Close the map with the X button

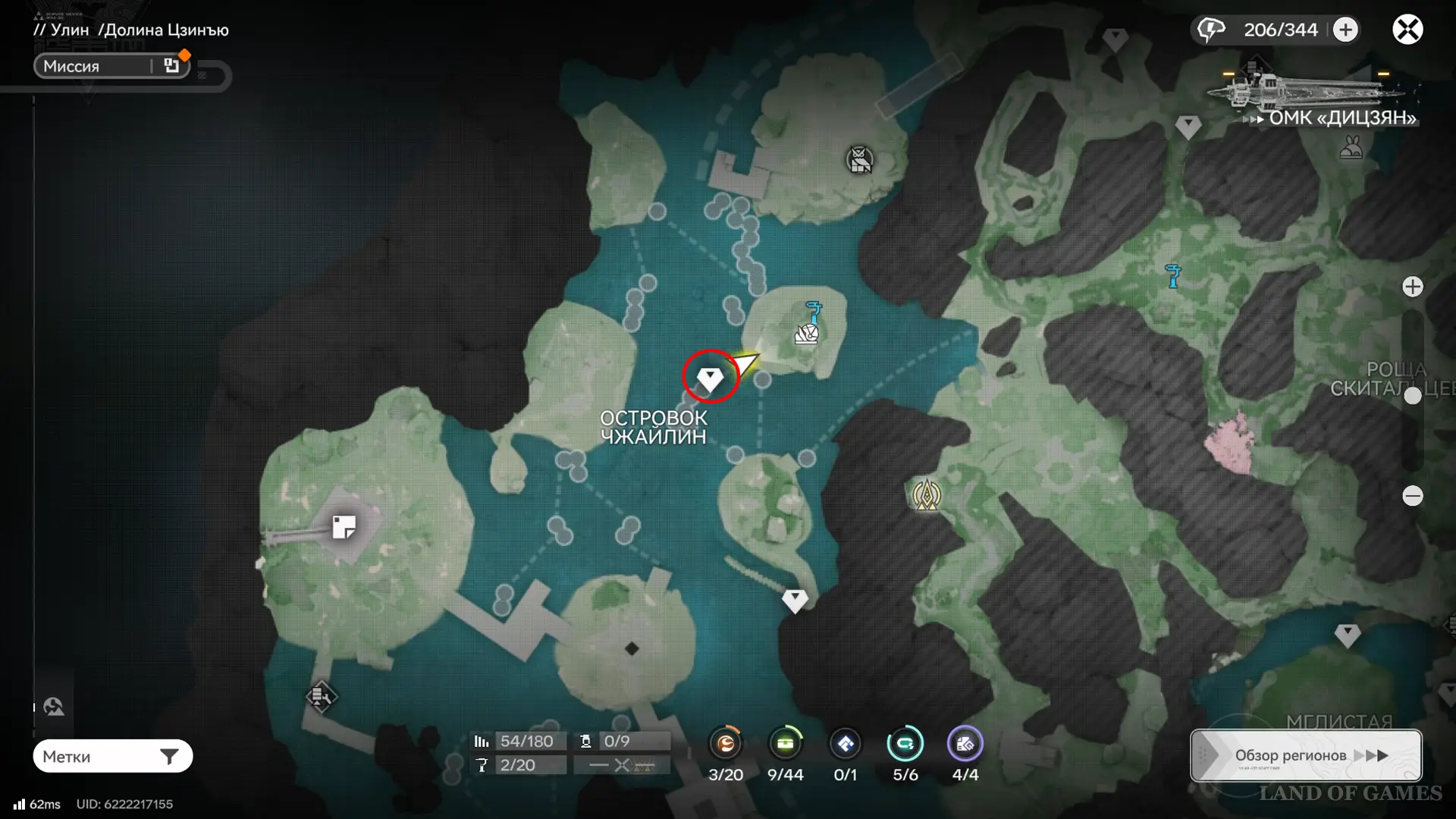point(1407,30)
